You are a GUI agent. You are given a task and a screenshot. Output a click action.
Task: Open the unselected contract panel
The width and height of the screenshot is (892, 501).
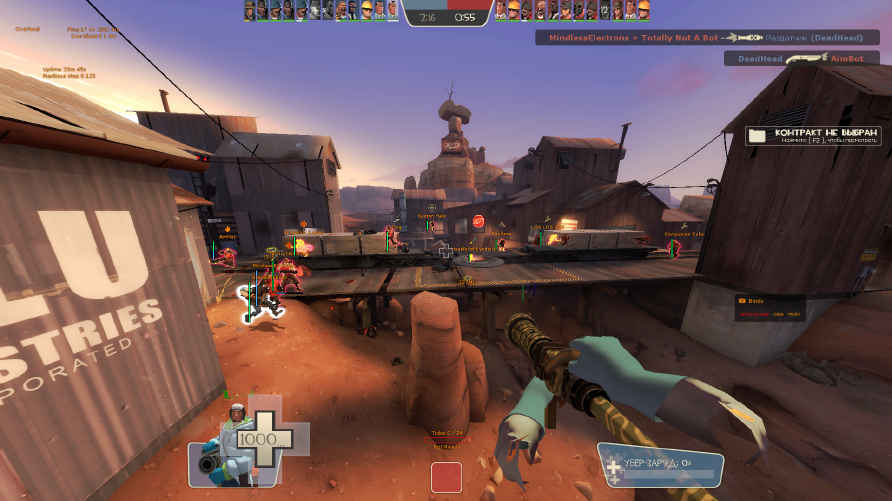(814, 135)
